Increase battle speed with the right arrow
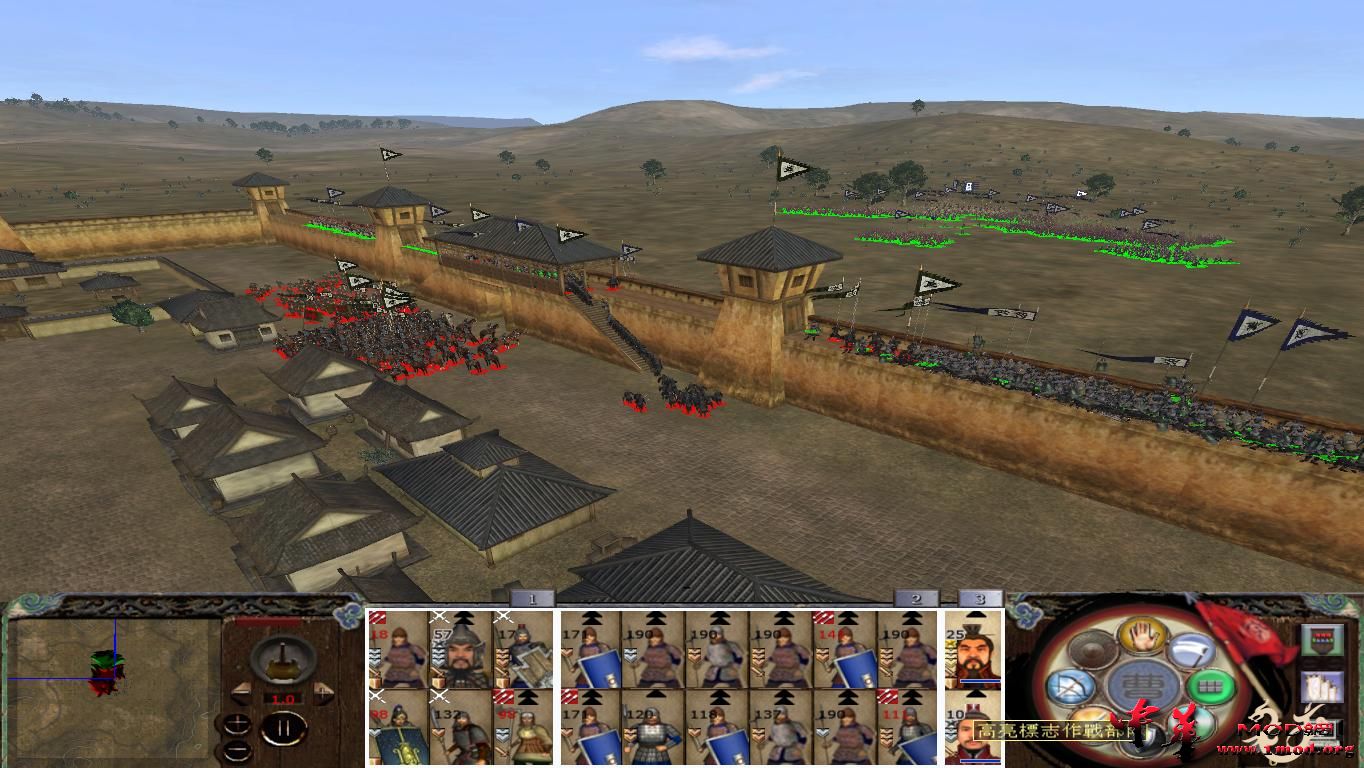This screenshot has height=768, width=1364. point(323,692)
